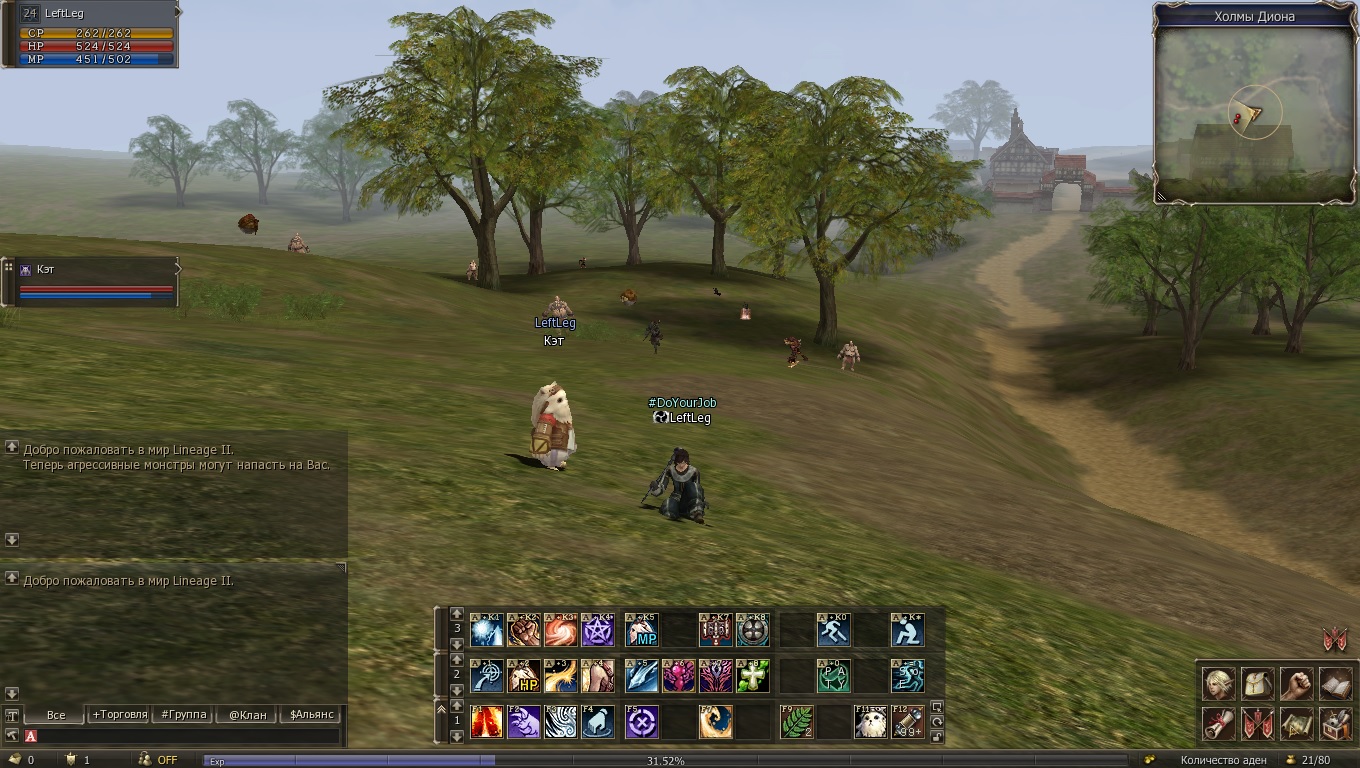Image resolution: width=1360 pixels, height=768 pixels.
Task: Open the character status elf portrait icon
Action: (x=1218, y=684)
